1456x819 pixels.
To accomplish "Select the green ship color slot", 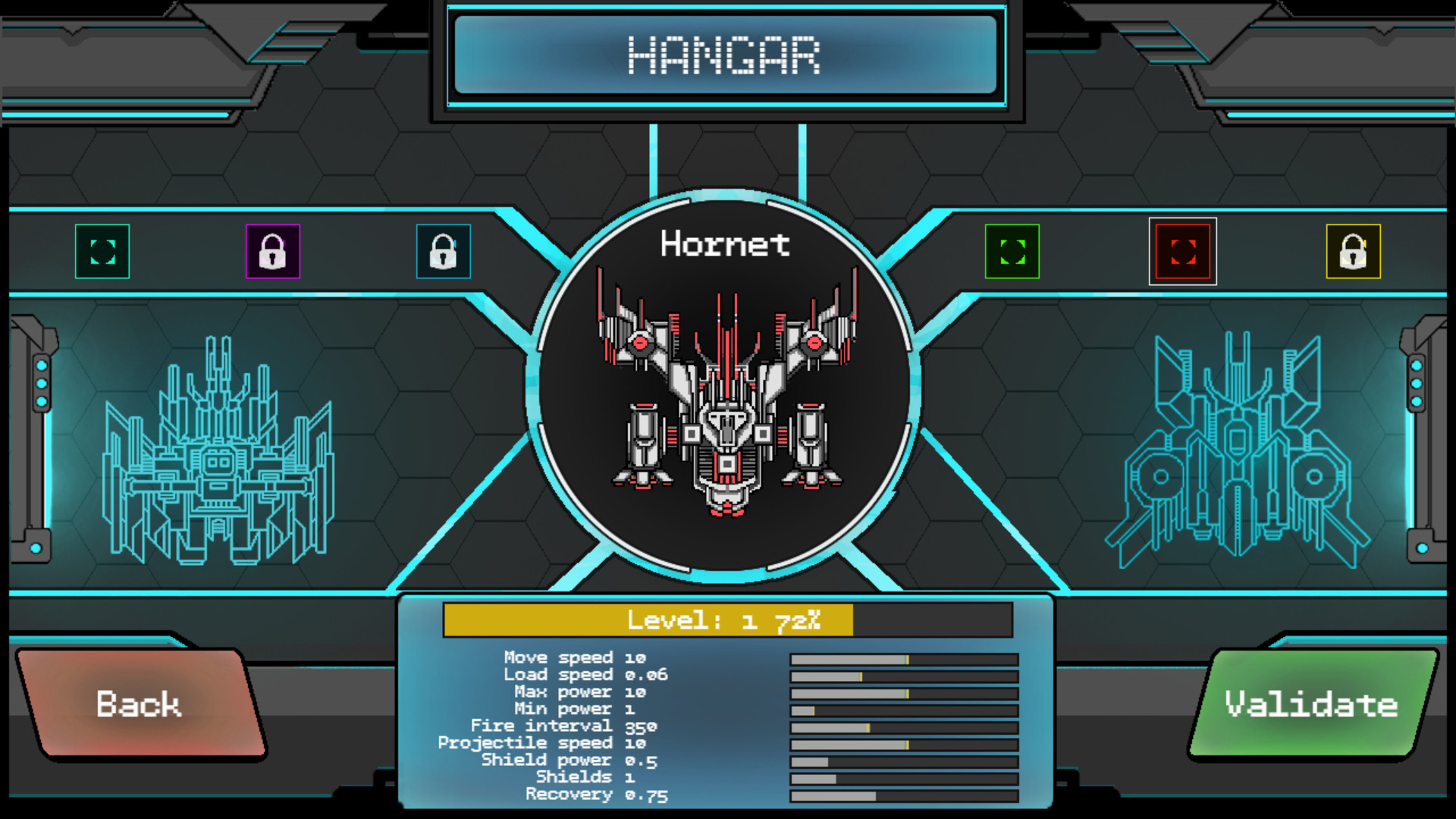I will click(1012, 252).
